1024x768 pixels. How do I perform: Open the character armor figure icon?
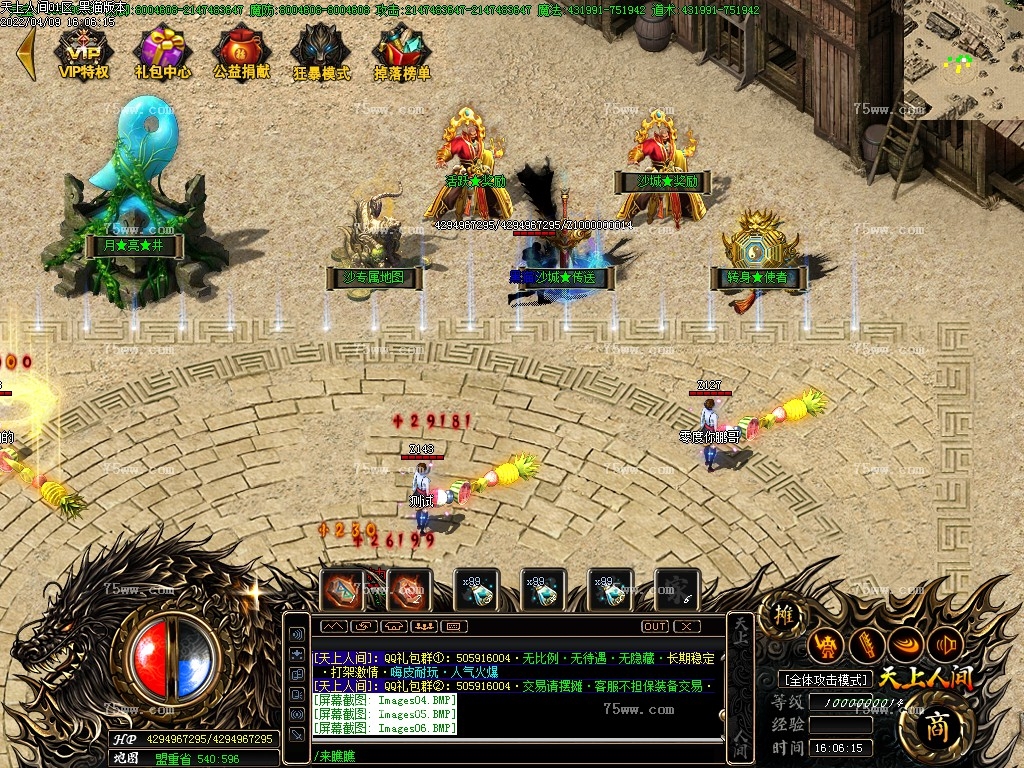(x=826, y=646)
